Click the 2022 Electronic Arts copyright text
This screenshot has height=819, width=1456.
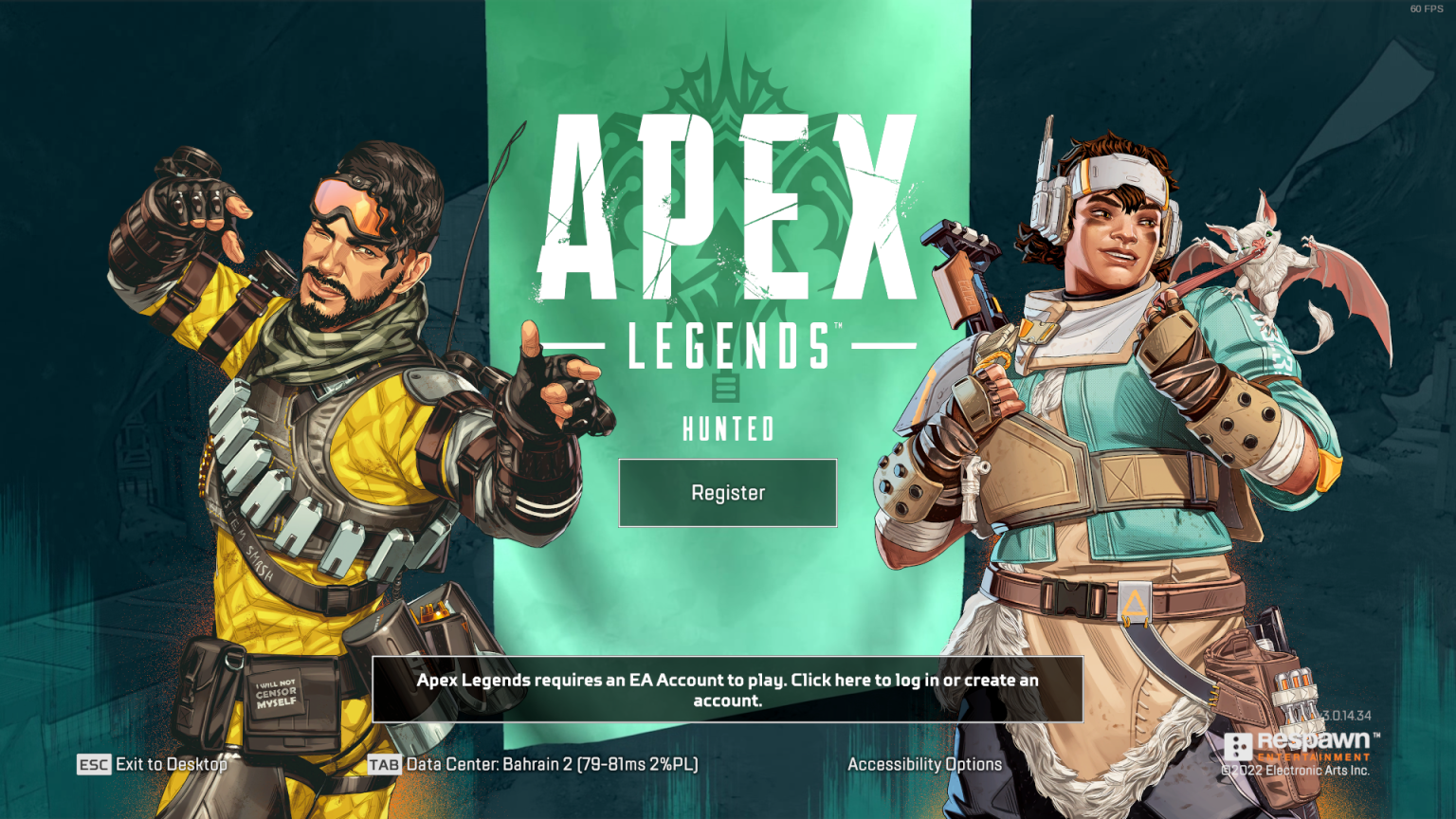coord(1297,771)
